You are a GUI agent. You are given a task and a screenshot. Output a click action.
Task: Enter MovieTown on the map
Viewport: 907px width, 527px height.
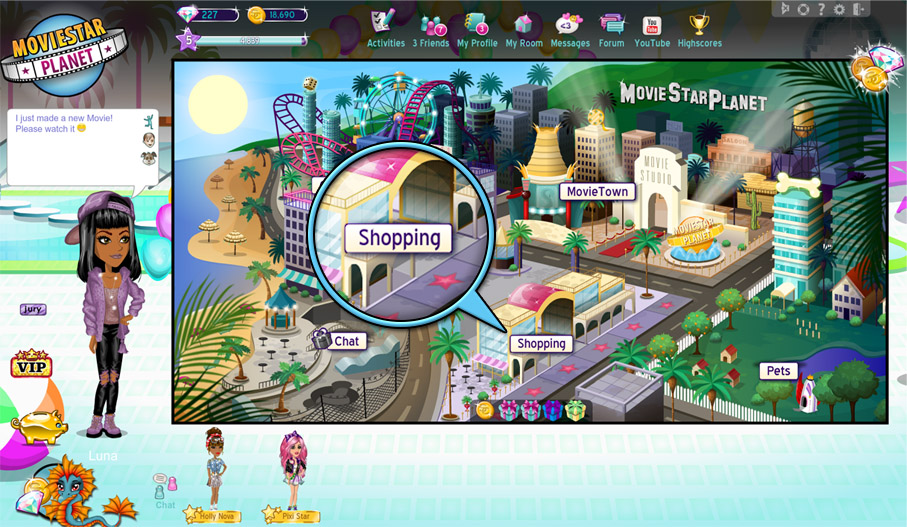(597, 191)
